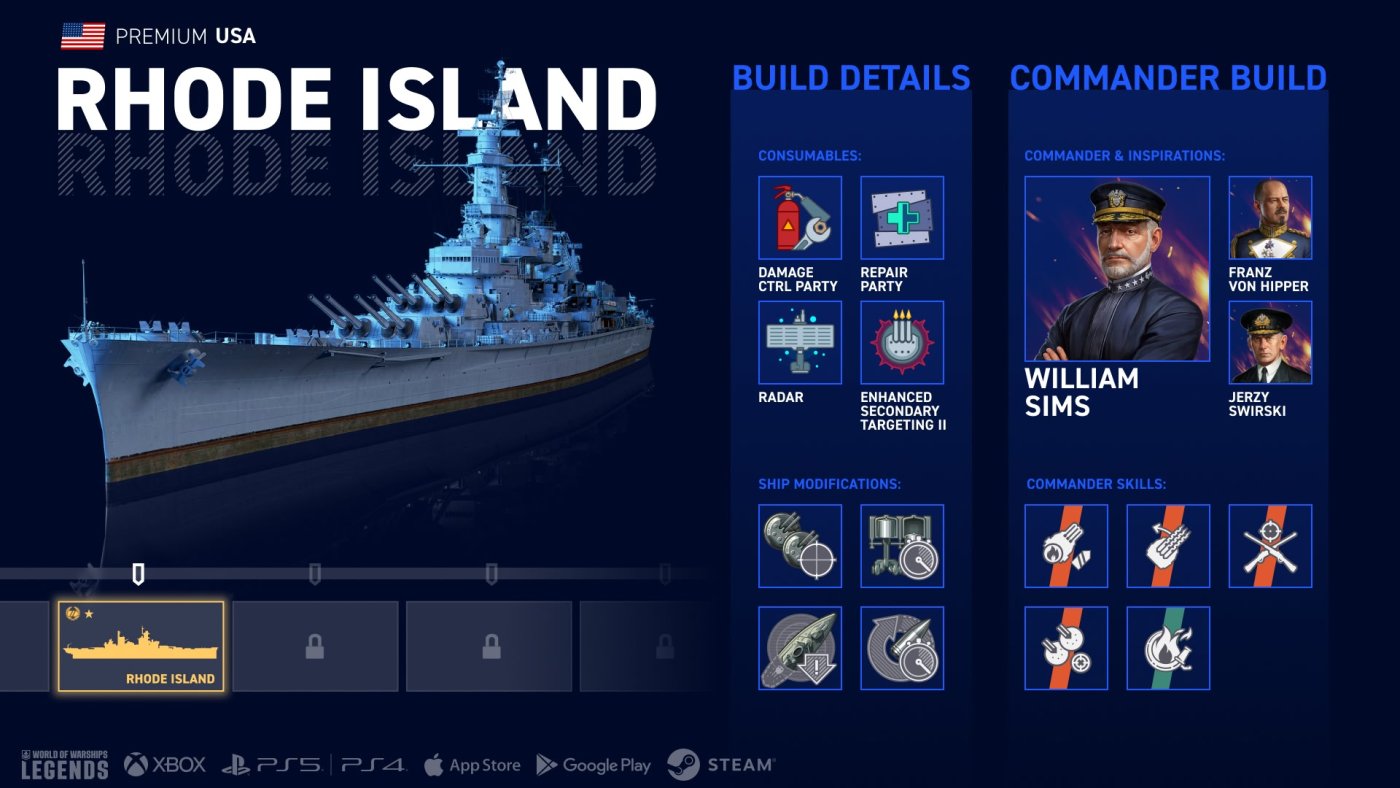Select the turrets with crosshair commander skill
The image size is (1400, 788).
pyautogui.click(x=1066, y=648)
